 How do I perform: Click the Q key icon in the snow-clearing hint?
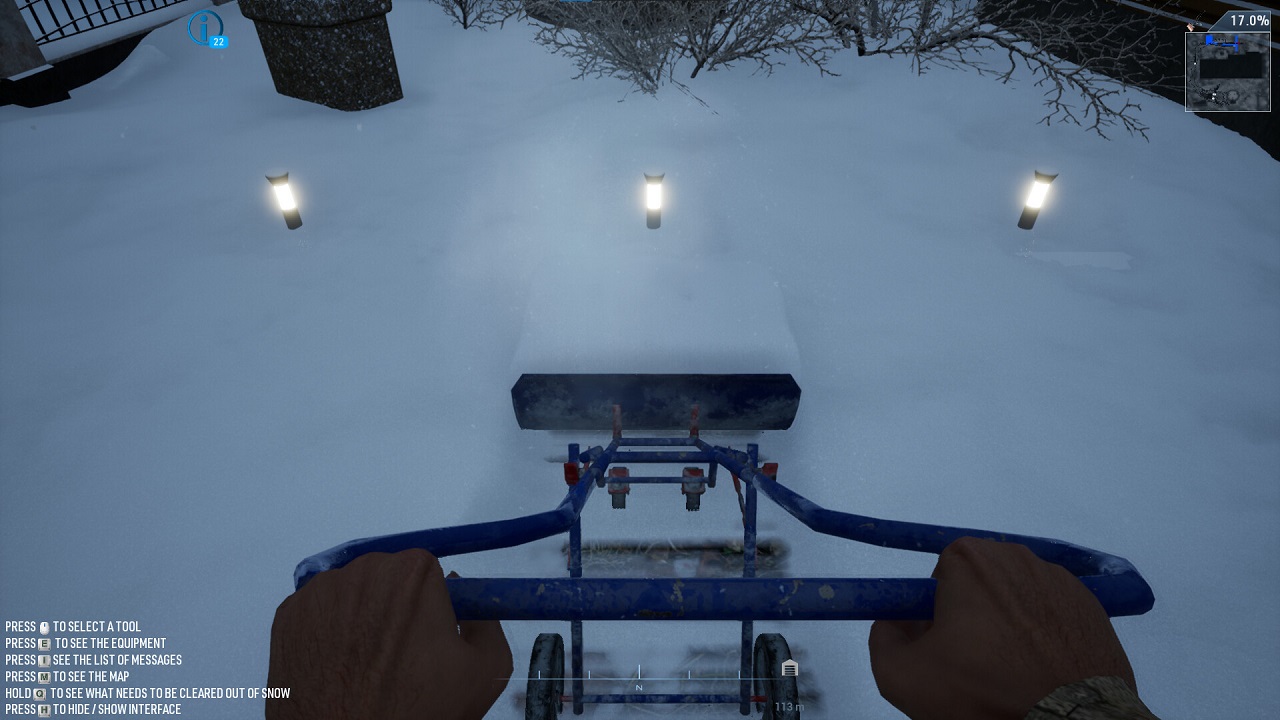click(40, 693)
